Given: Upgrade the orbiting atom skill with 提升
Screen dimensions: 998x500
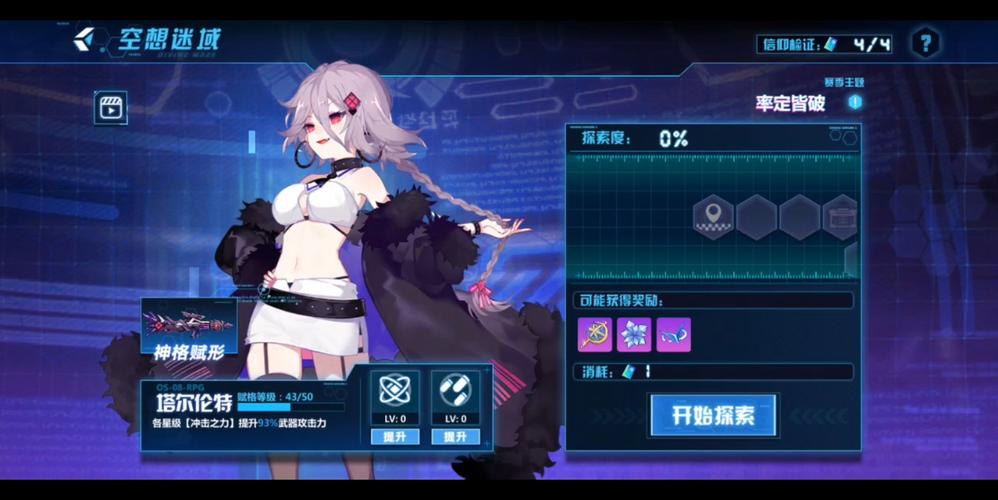Looking at the screenshot, I should point(395,437).
